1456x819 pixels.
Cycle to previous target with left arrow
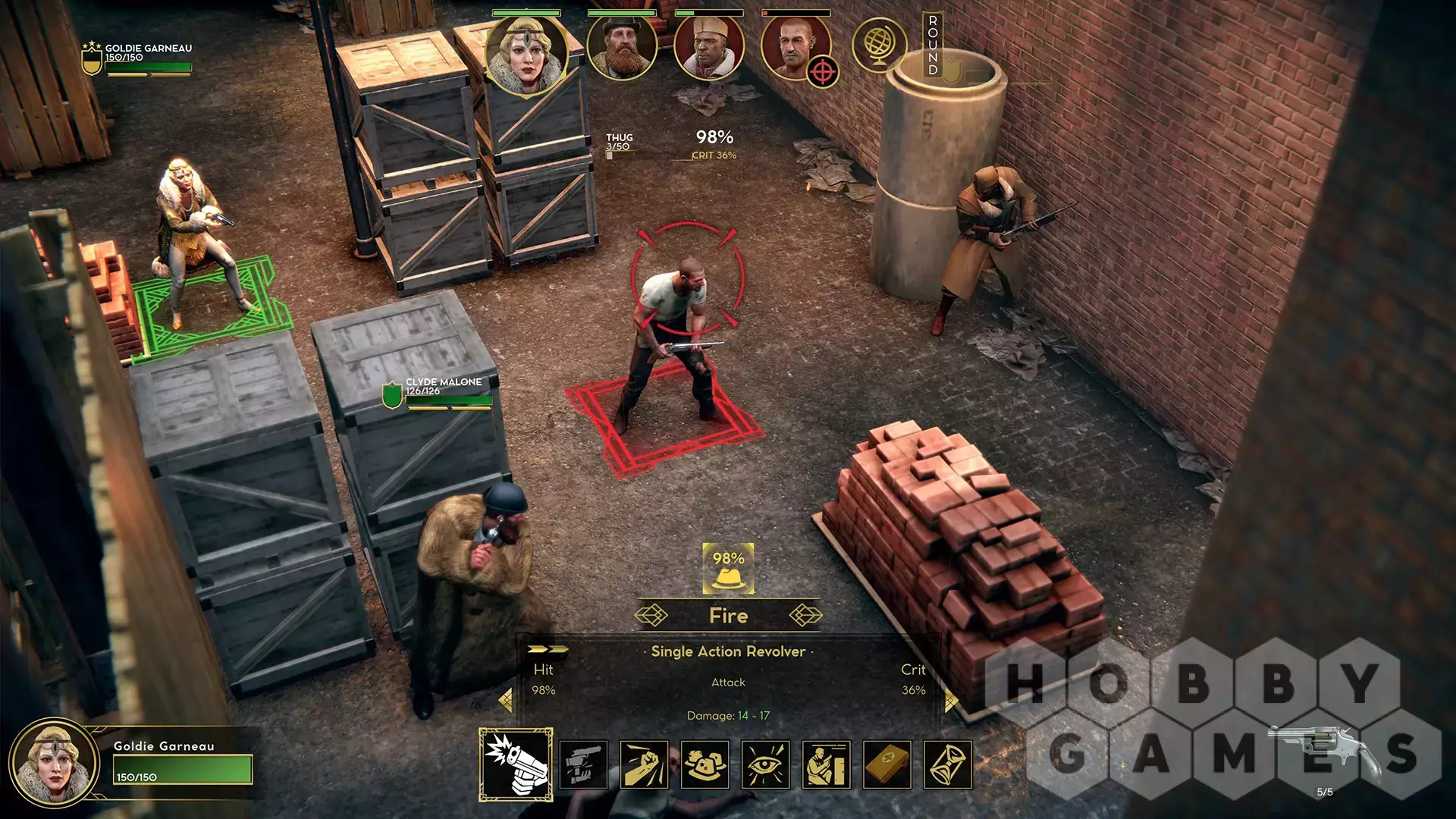pyautogui.click(x=506, y=699)
